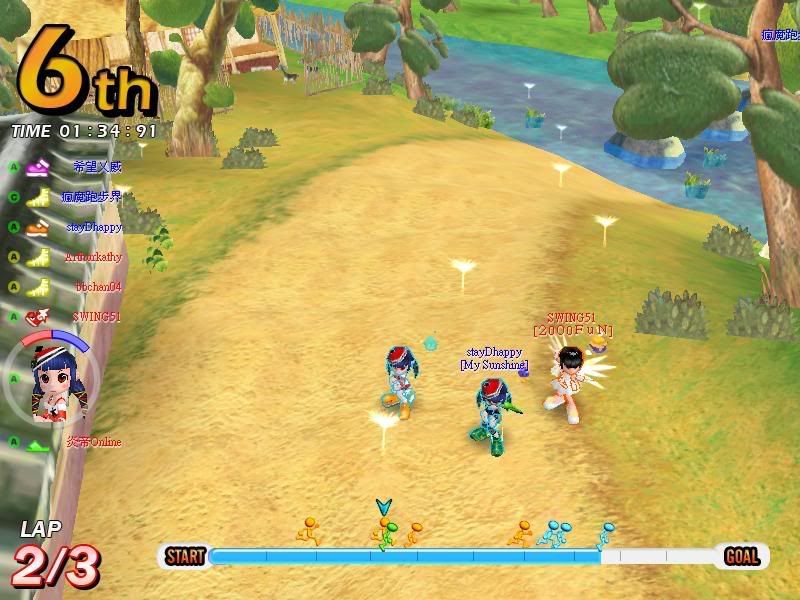Viewport: 800px width, 600px height.
Task: Select the 炎帝Online entry in the list
Action: pos(93,442)
